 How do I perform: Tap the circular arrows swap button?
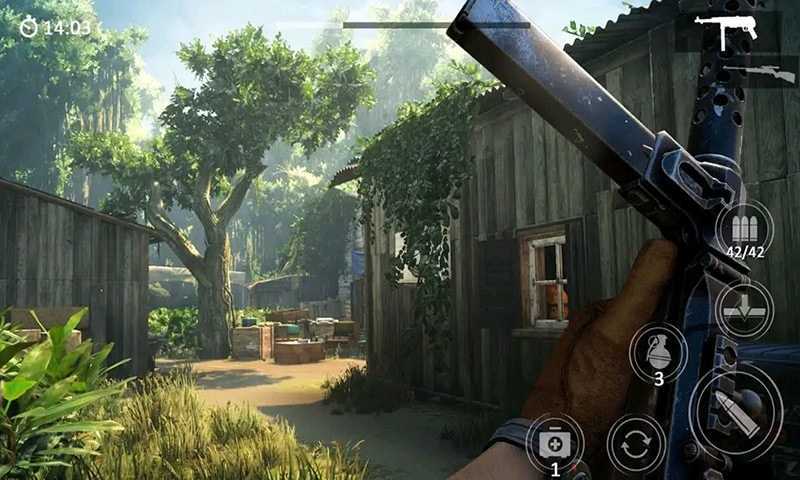635,443
